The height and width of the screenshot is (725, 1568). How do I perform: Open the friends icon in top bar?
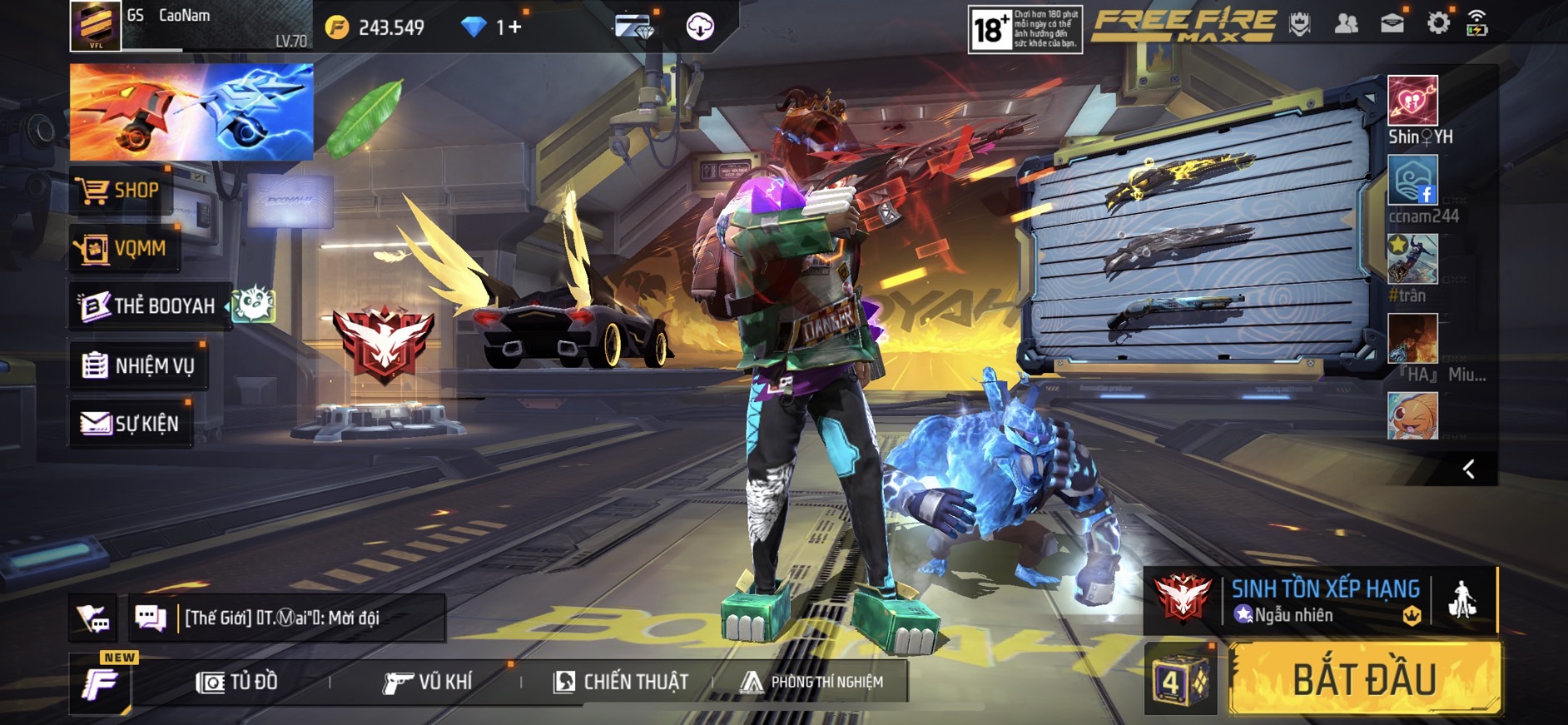[1346, 24]
